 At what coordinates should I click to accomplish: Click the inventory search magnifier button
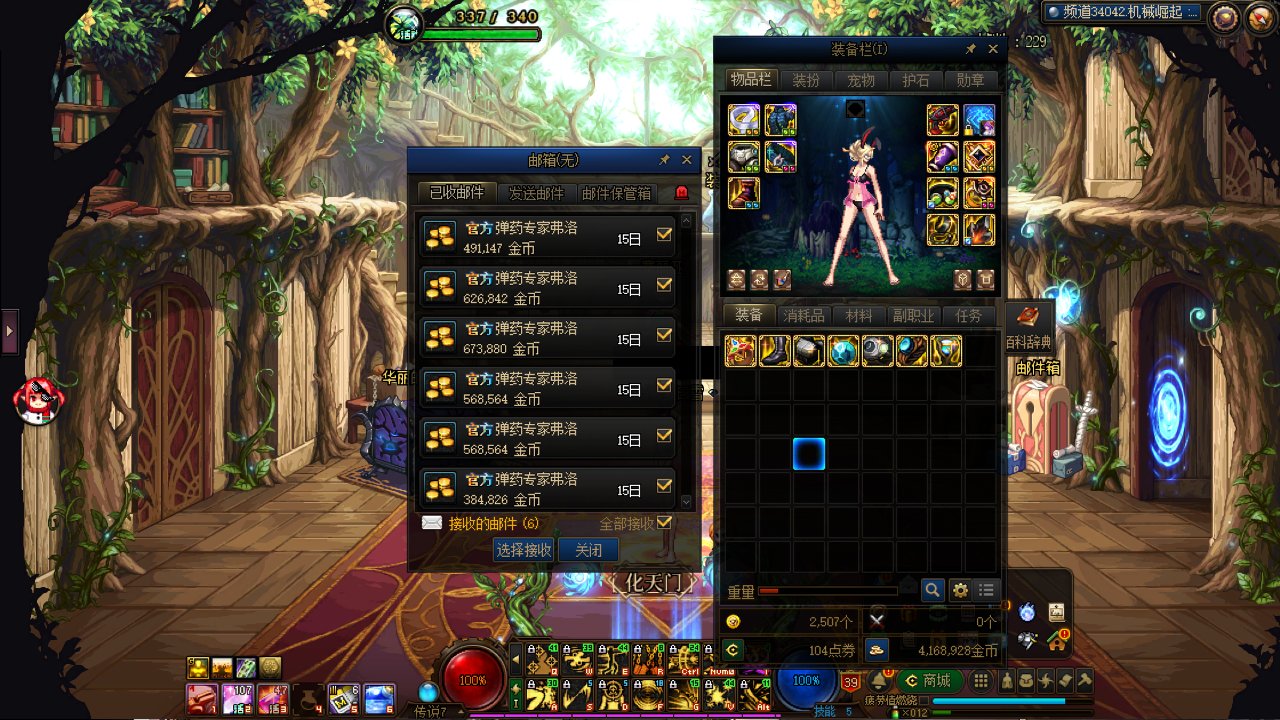[932, 590]
